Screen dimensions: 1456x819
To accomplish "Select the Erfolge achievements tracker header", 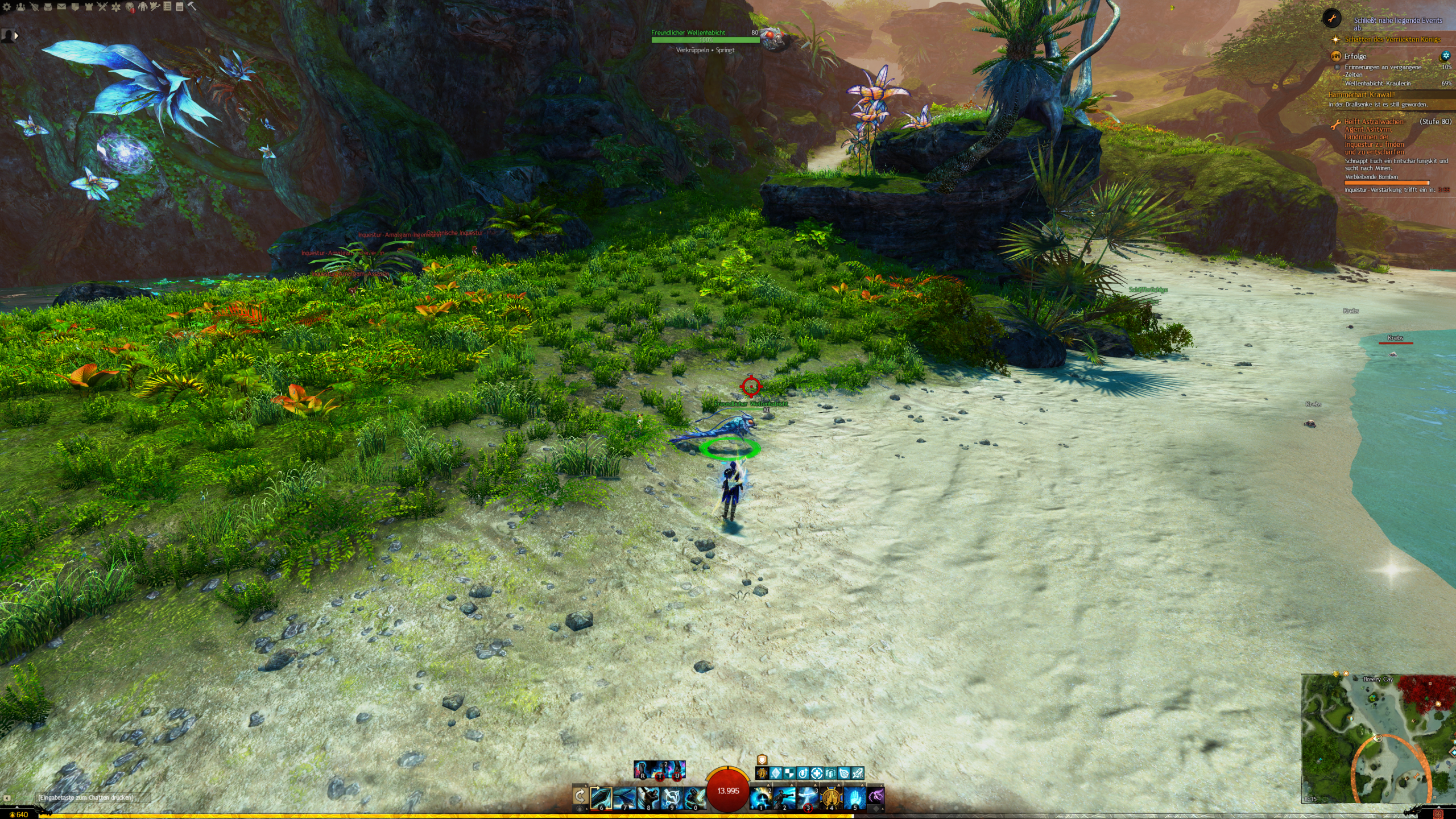I will coord(1355,56).
